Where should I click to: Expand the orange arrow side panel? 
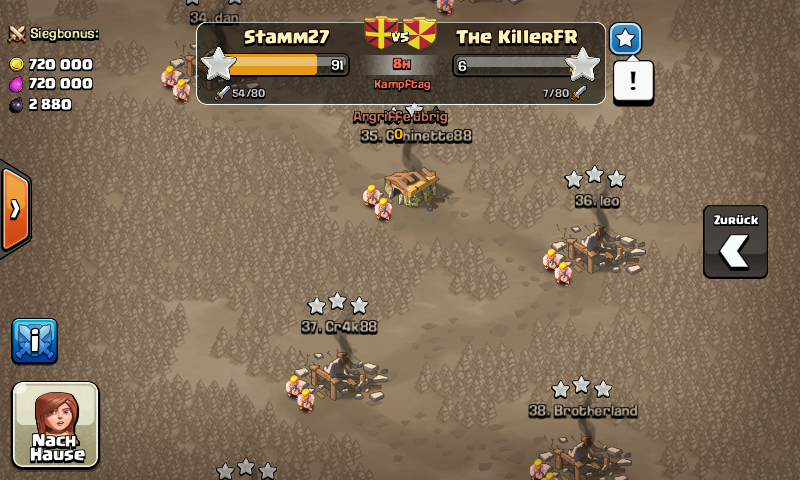coord(14,209)
